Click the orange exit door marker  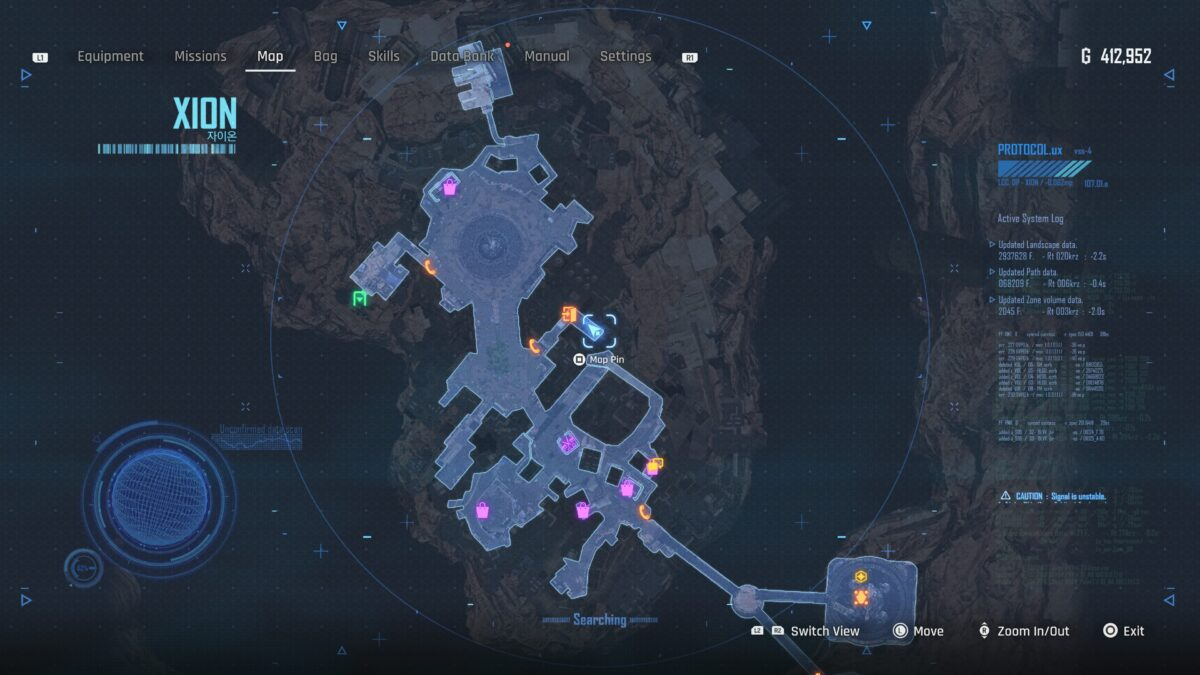click(x=568, y=315)
